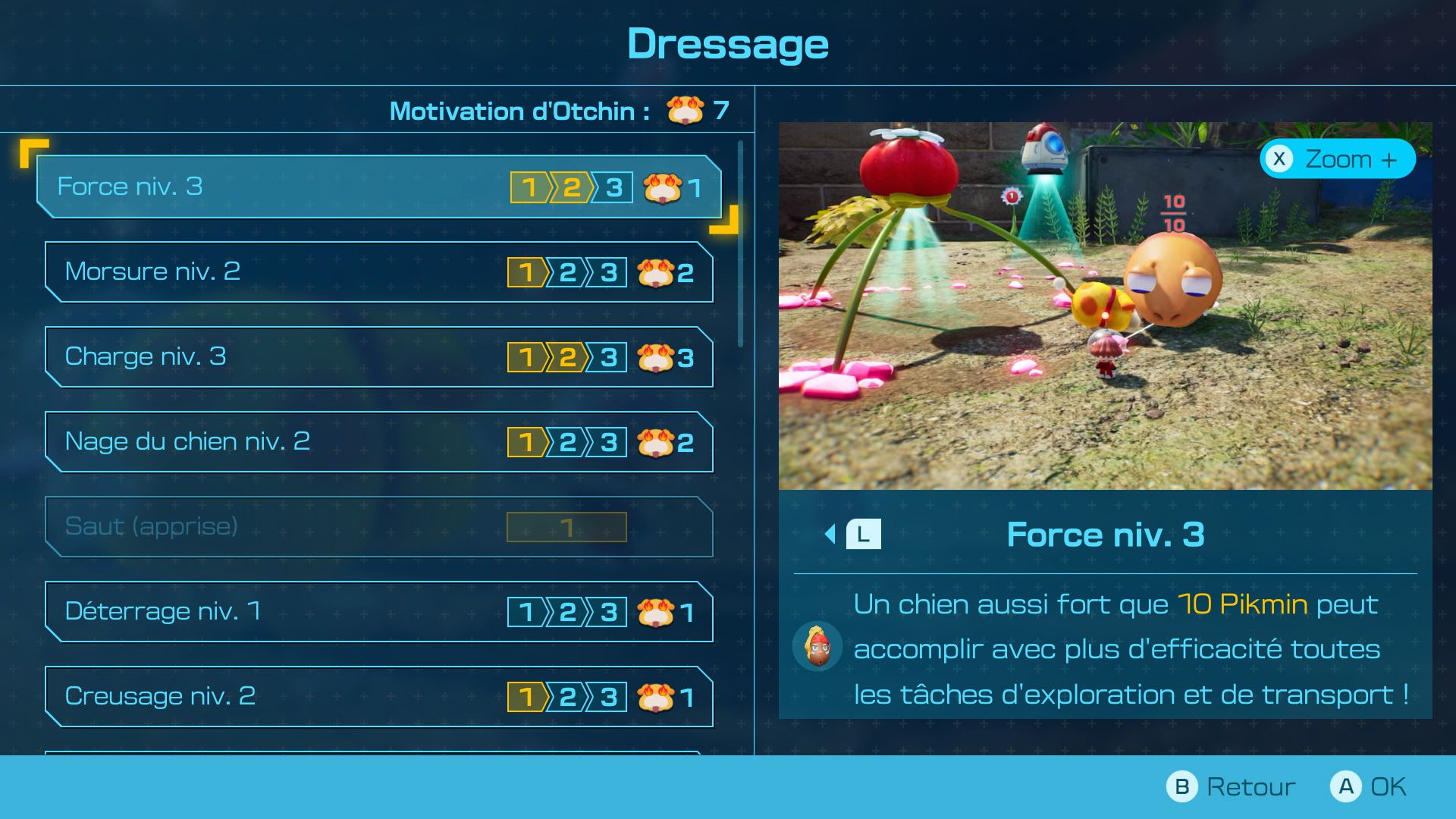Select the Creusage niv. 2 entry
The image size is (1456, 819).
pos(379,697)
